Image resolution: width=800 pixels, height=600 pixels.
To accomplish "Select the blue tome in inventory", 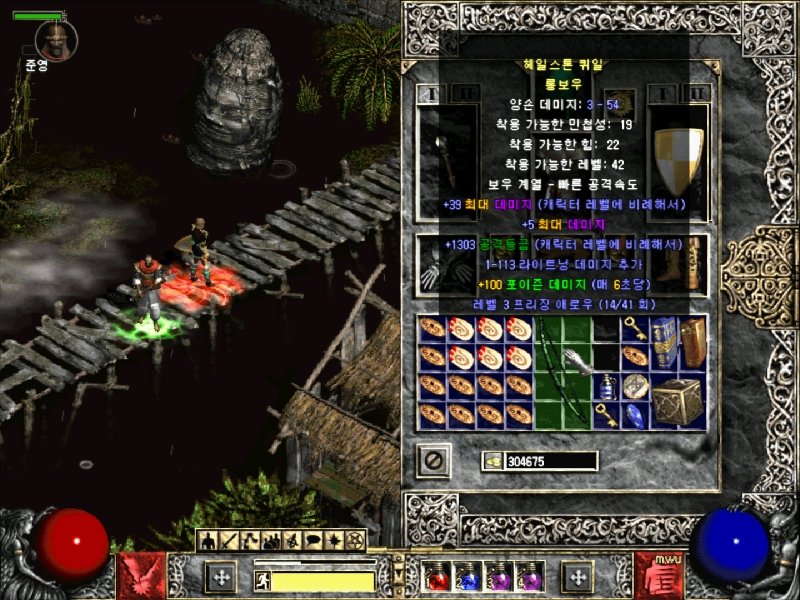I will click(x=664, y=341).
